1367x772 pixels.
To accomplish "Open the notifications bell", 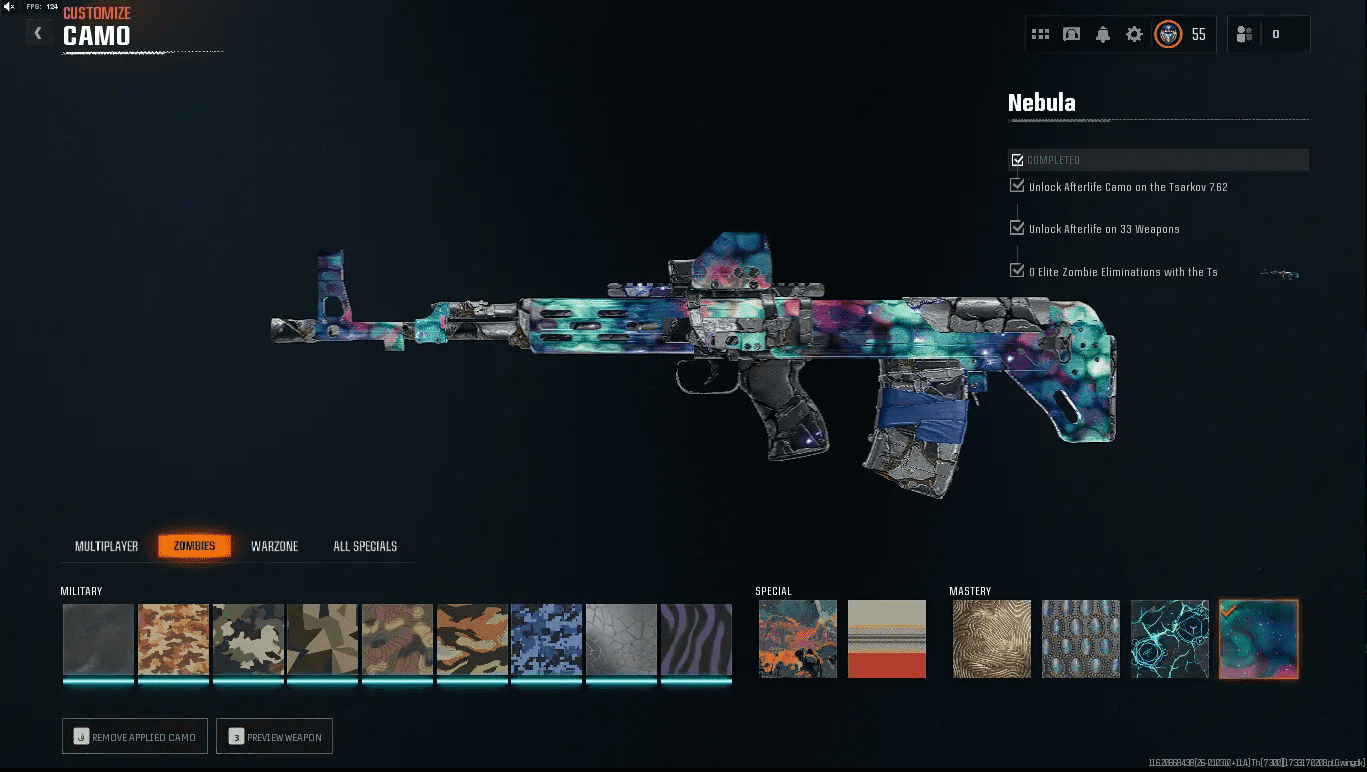I will tap(1103, 34).
